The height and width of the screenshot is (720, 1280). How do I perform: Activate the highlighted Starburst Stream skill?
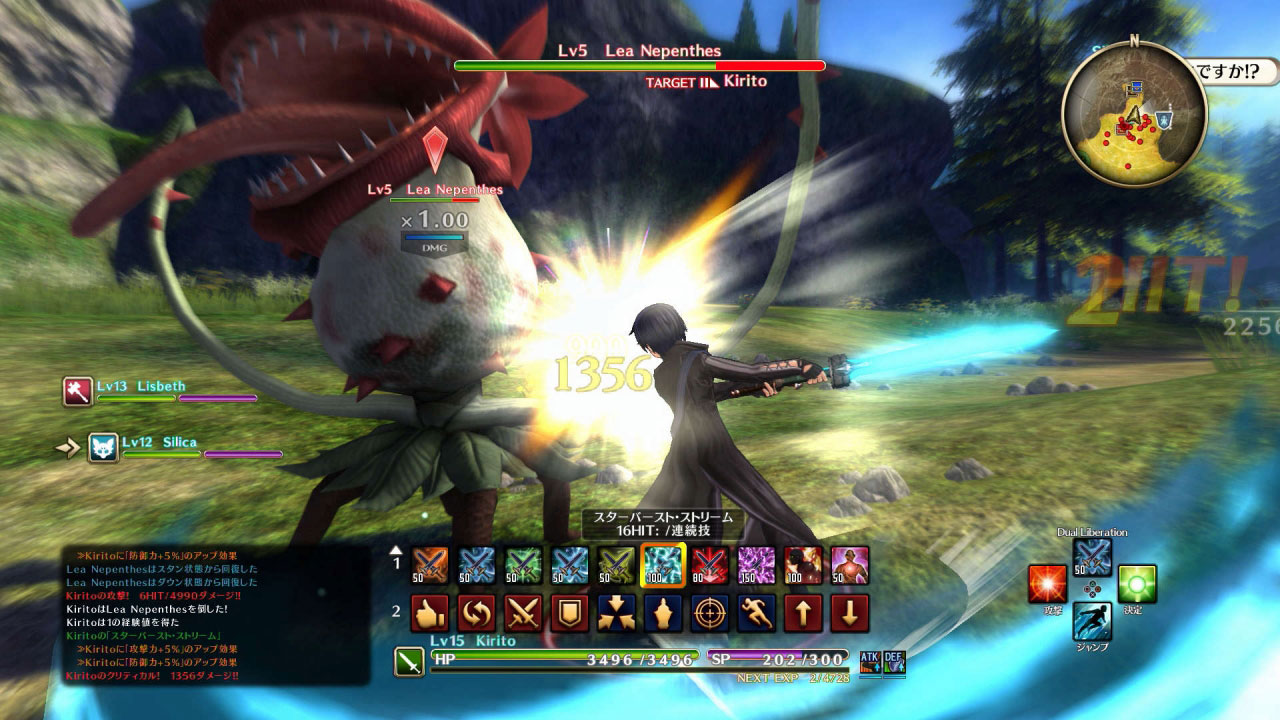662,565
